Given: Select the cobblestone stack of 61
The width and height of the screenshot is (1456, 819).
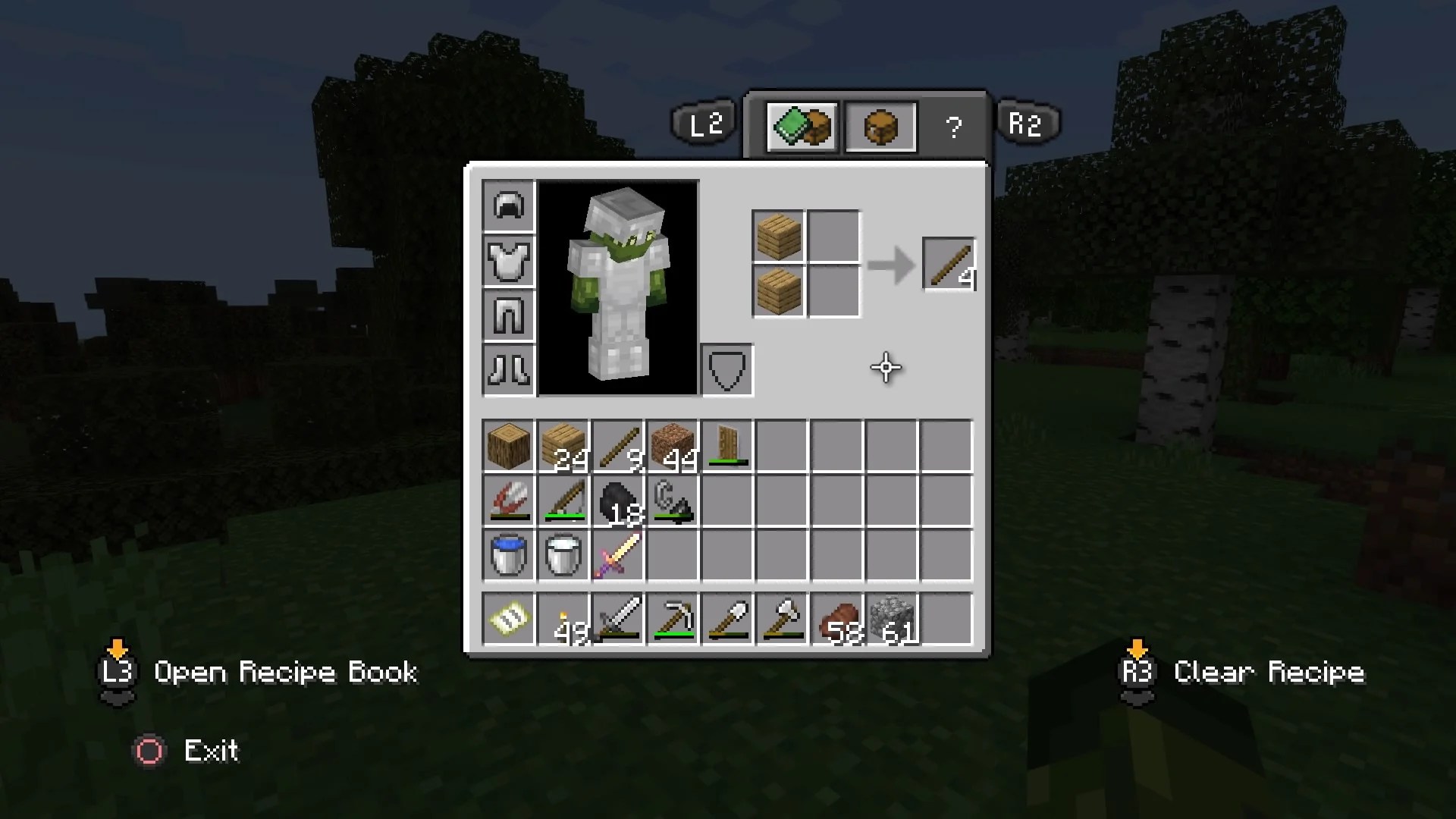Looking at the screenshot, I should [890, 618].
